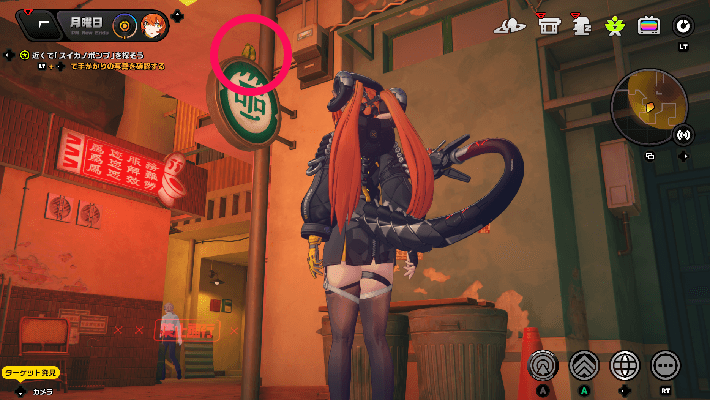Viewport: 710px width, 400px height.
Task: Click the circular dial icon at top right
Action: coord(684,26)
